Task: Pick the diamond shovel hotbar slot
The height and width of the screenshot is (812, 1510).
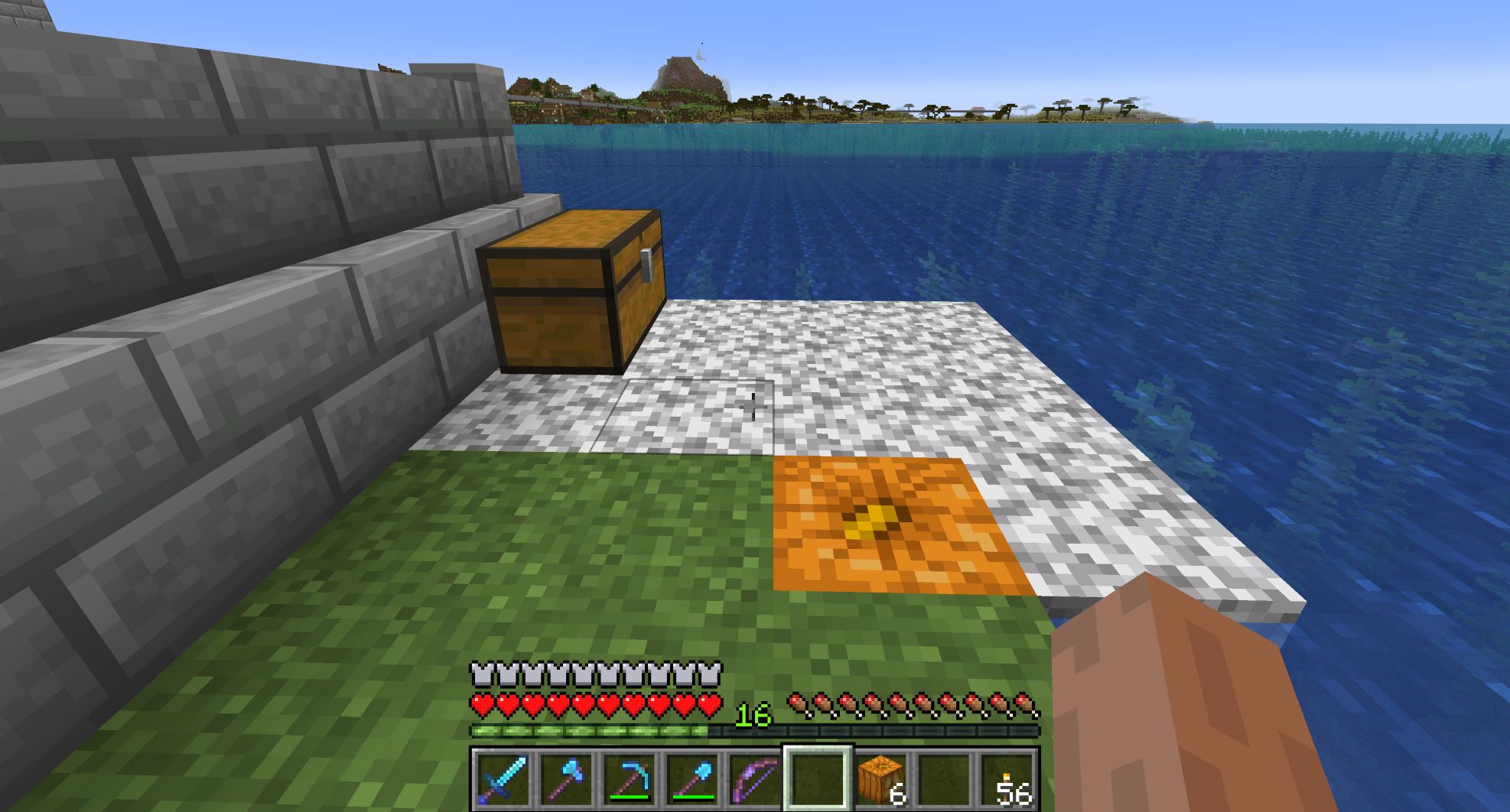Action: 692,778
